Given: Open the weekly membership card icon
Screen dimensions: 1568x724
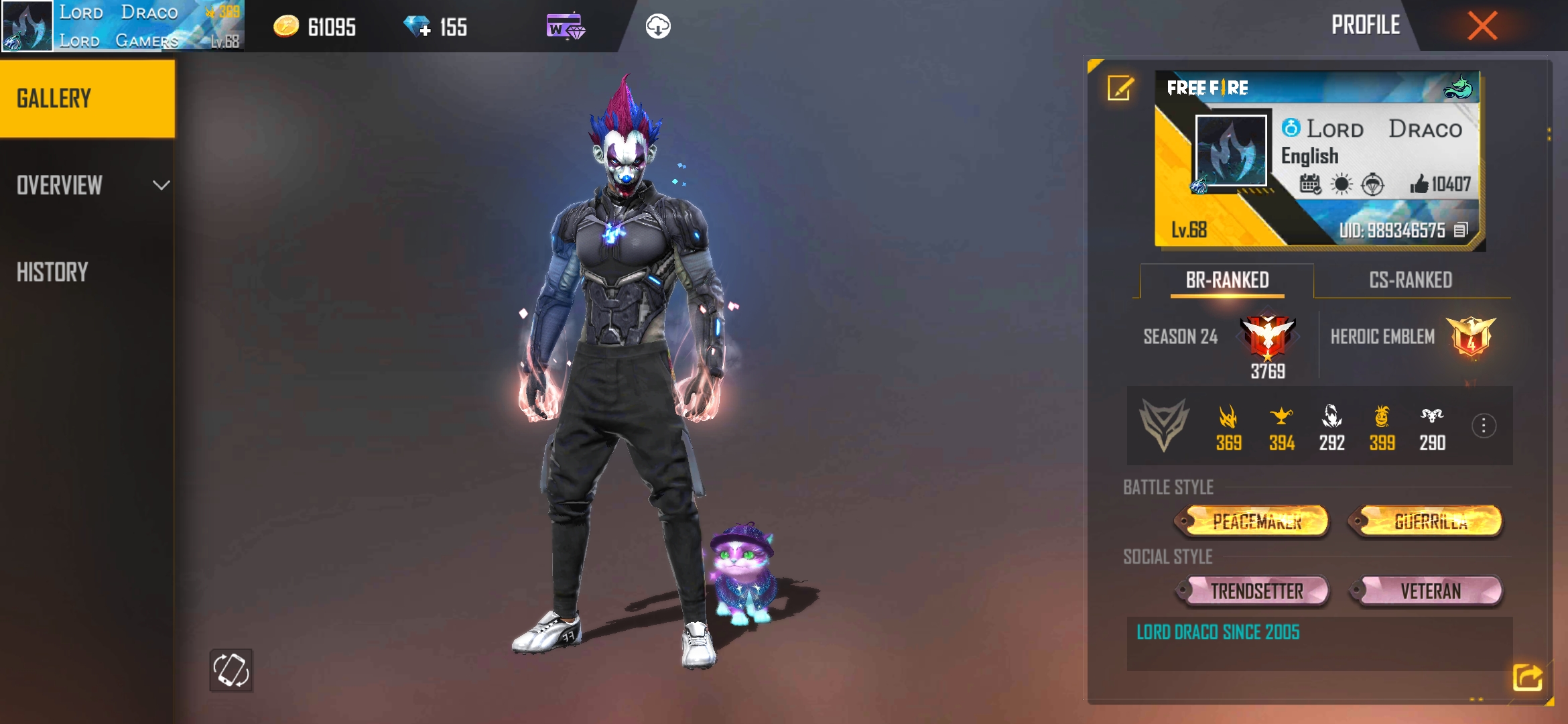Looking at the screenshot, I should (565, 27).
